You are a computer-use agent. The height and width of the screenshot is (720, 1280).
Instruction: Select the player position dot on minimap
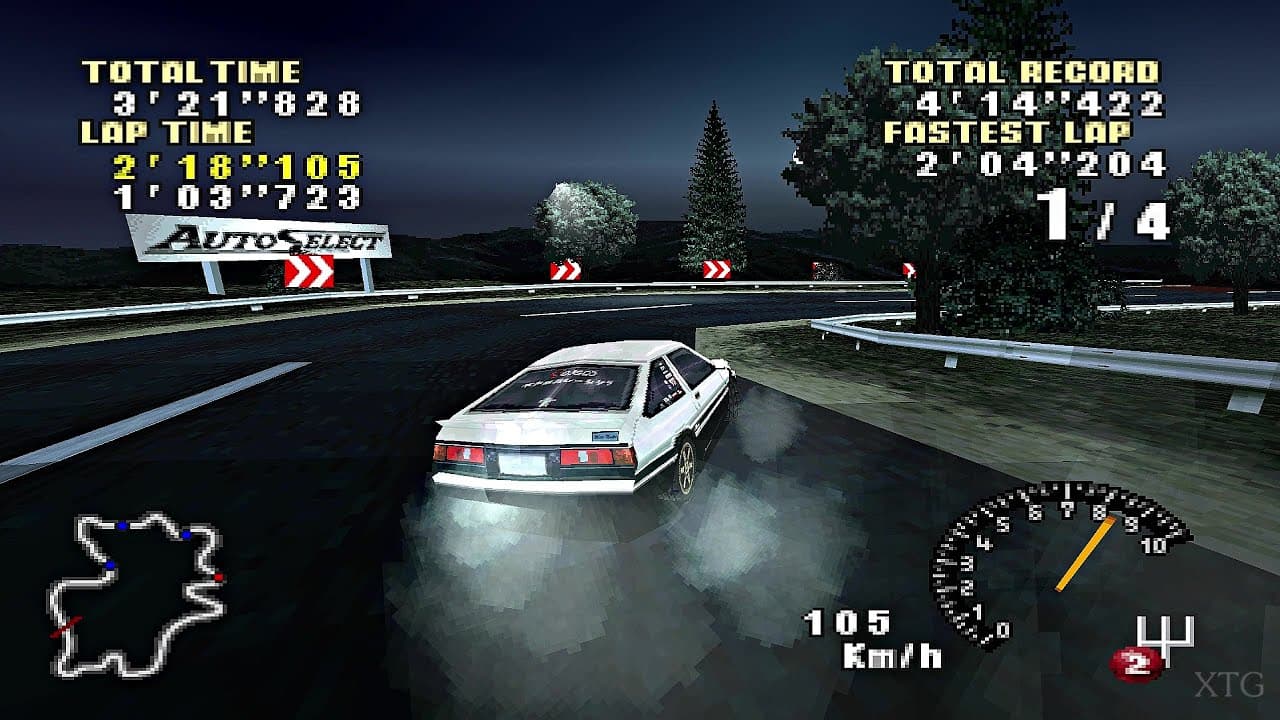pyautogui.click(x=218, y=577)
